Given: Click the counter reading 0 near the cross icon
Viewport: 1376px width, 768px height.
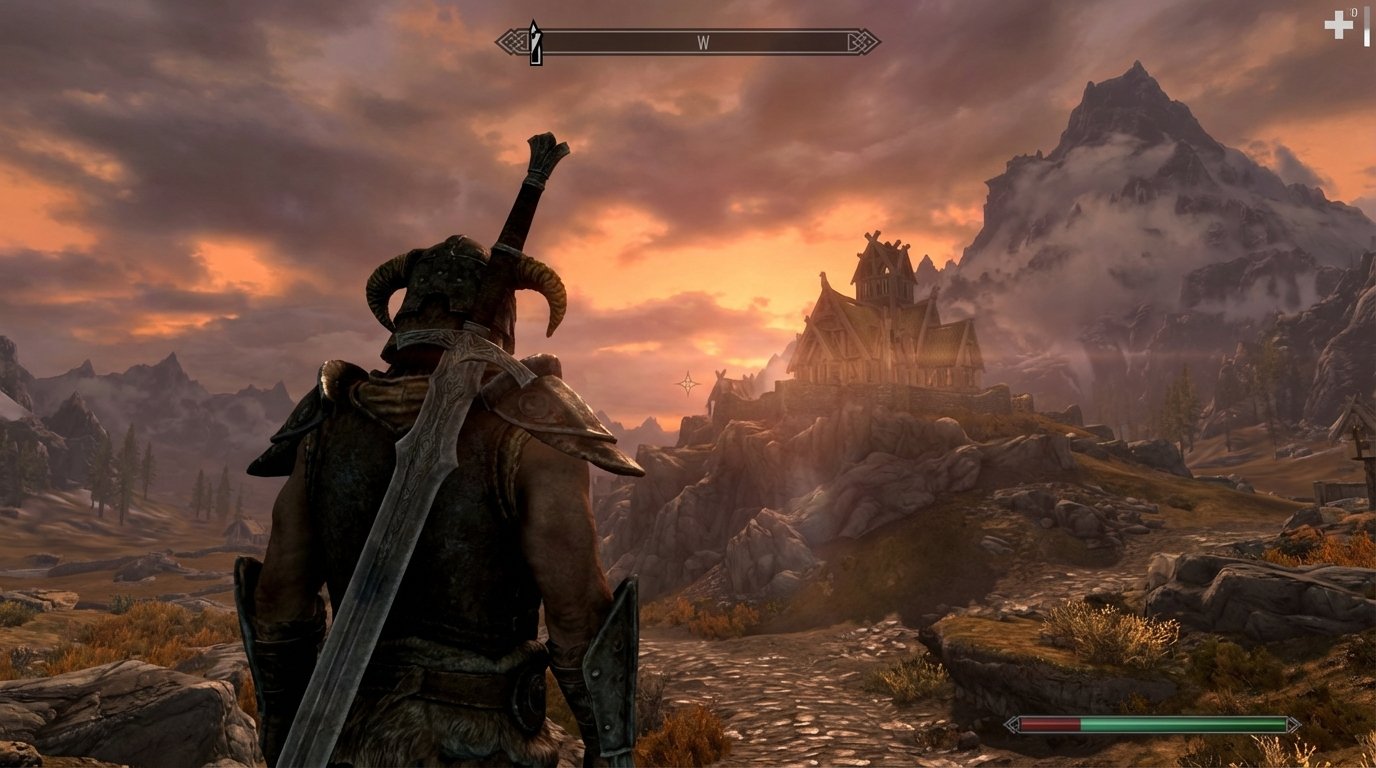Looking at the screenshot, I should tap(1353, 12).
